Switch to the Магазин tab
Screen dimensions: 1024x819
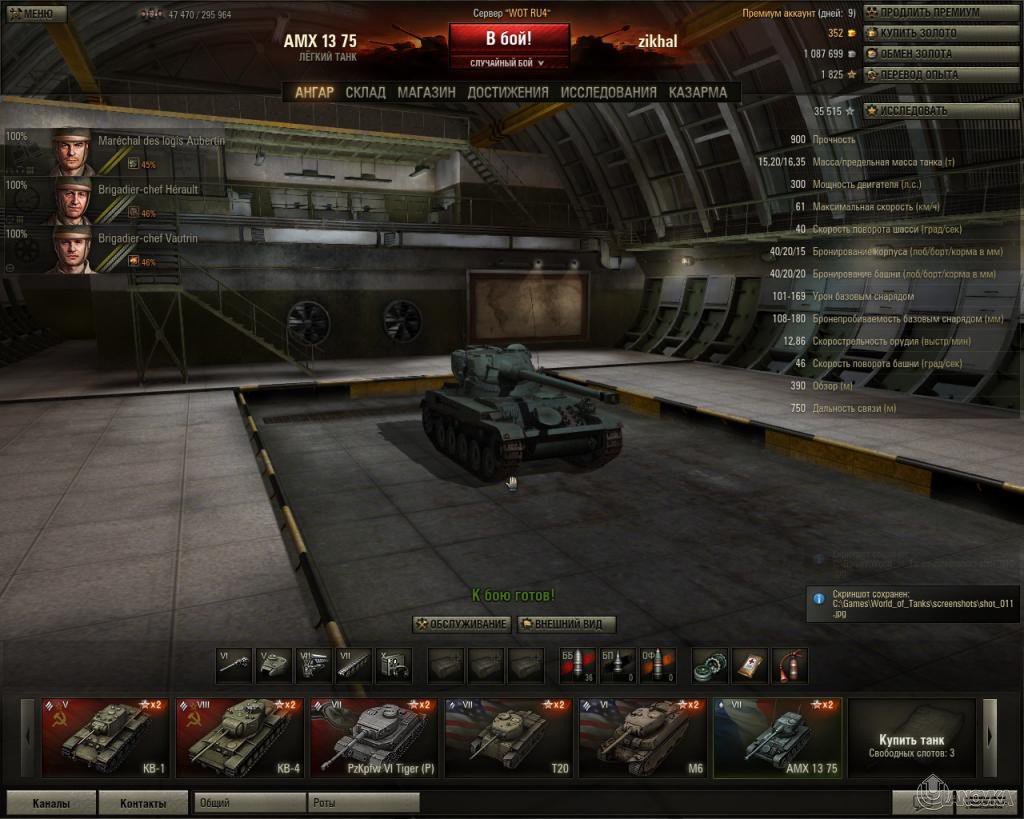426,92
